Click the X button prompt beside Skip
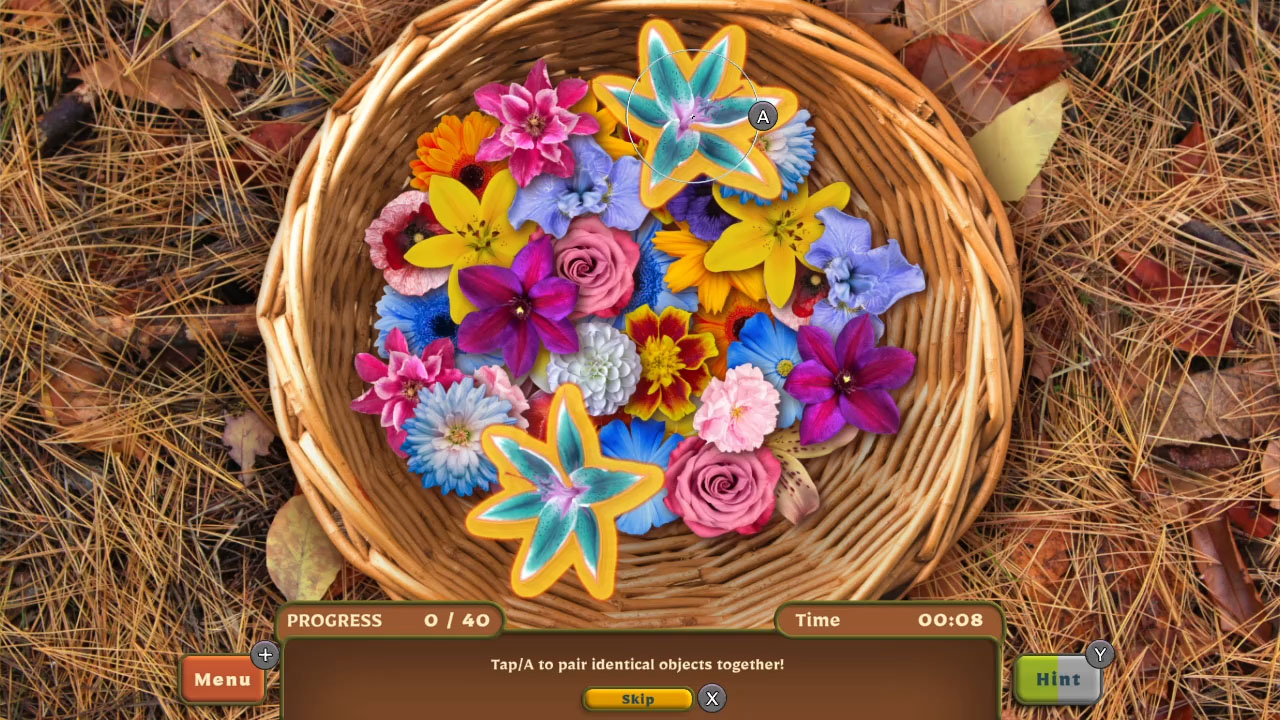This screenshot has width=1280, height=720. pos(711,699)
